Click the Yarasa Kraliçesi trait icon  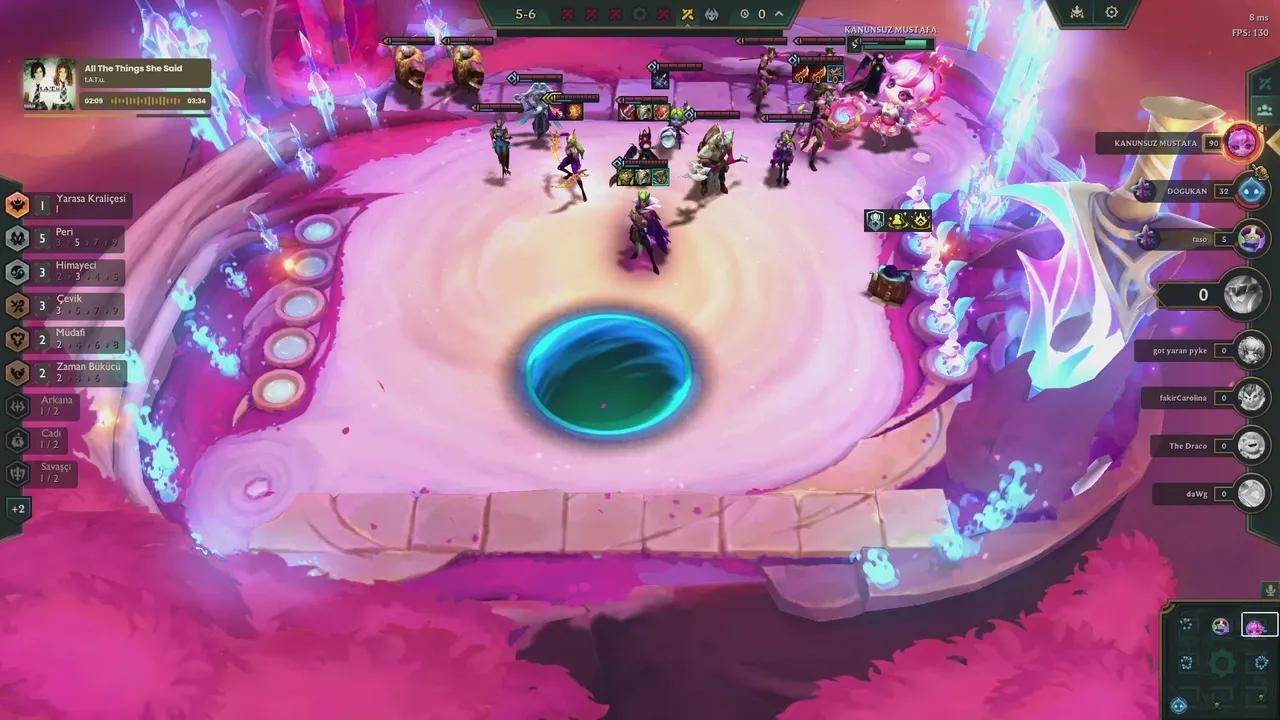(16, 205)
